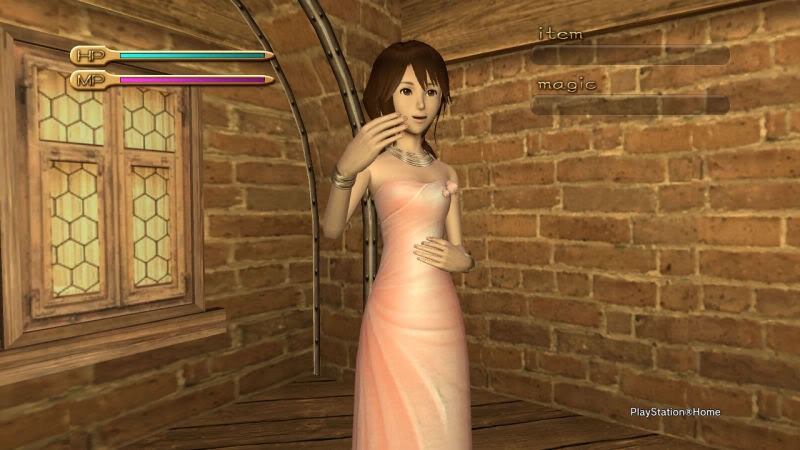Viewport: 800px width, 450px height.
Task: Open the magic slot bar
Action: pyautogui.click(x=631, y=104)
